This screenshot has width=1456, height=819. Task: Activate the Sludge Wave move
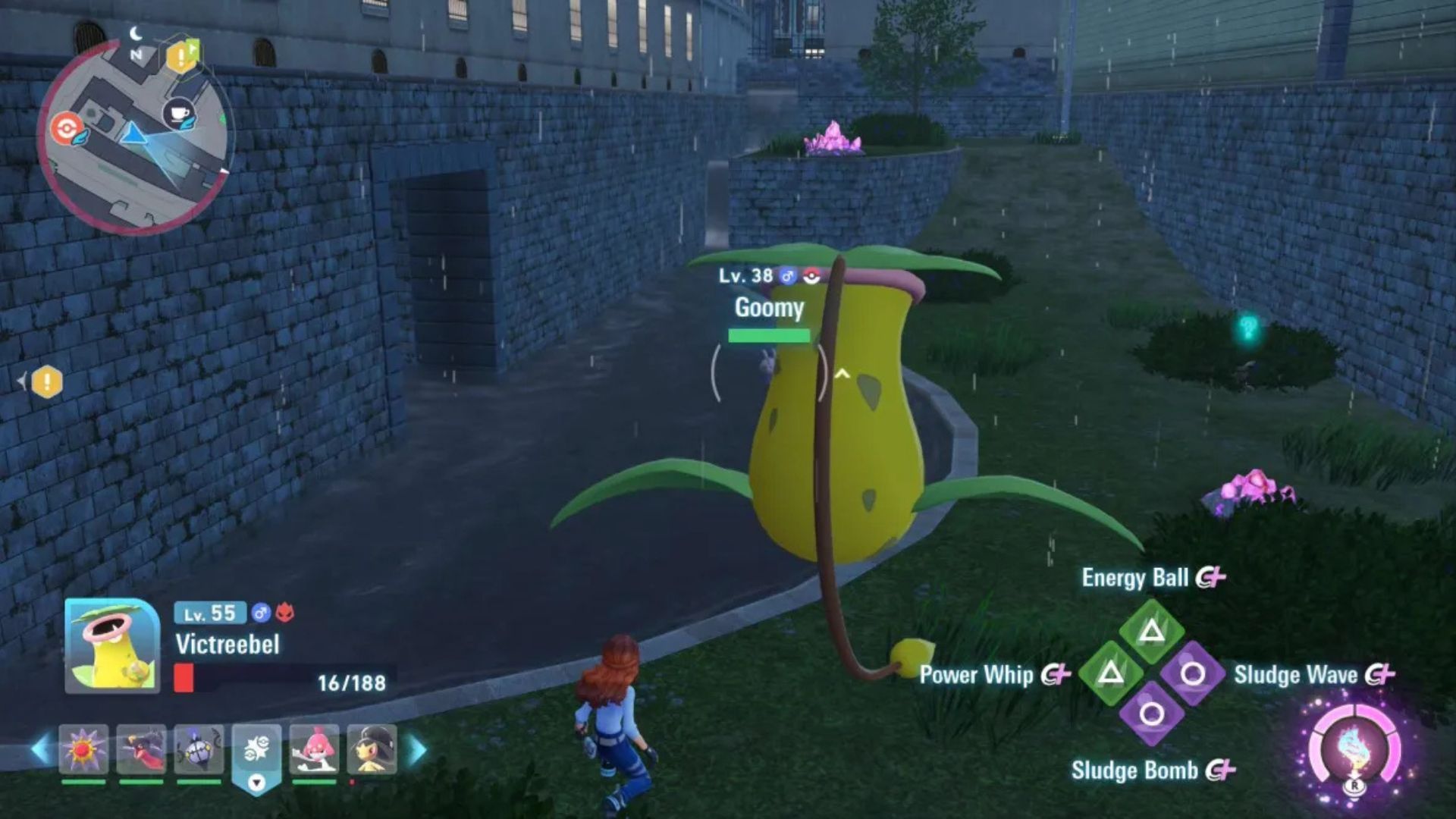(1192, 673)
